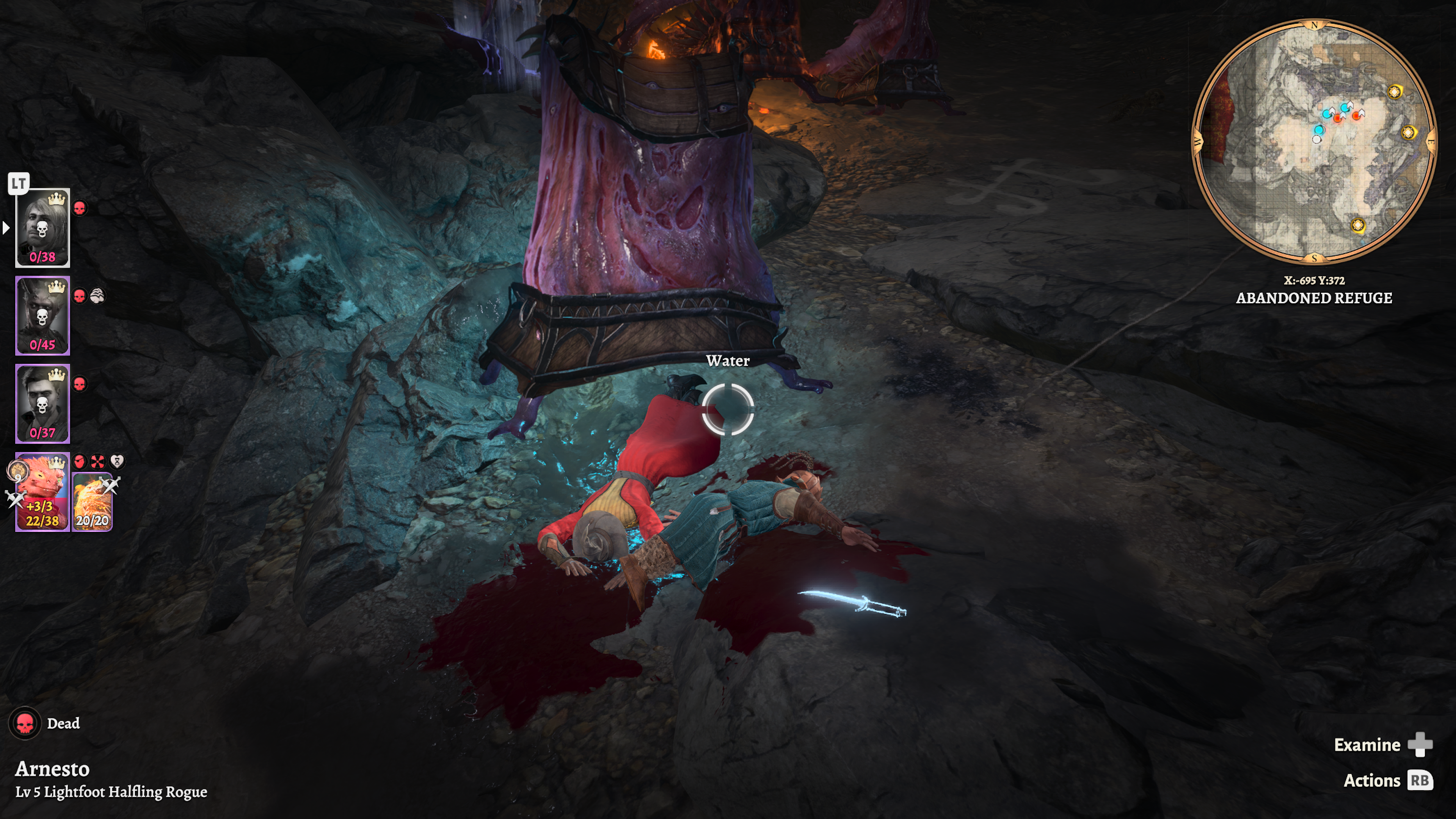This screenshot has height=819, width=1456.
Task: Select the horned companion portrait showing 0/45
Action: tap(42, 315)
